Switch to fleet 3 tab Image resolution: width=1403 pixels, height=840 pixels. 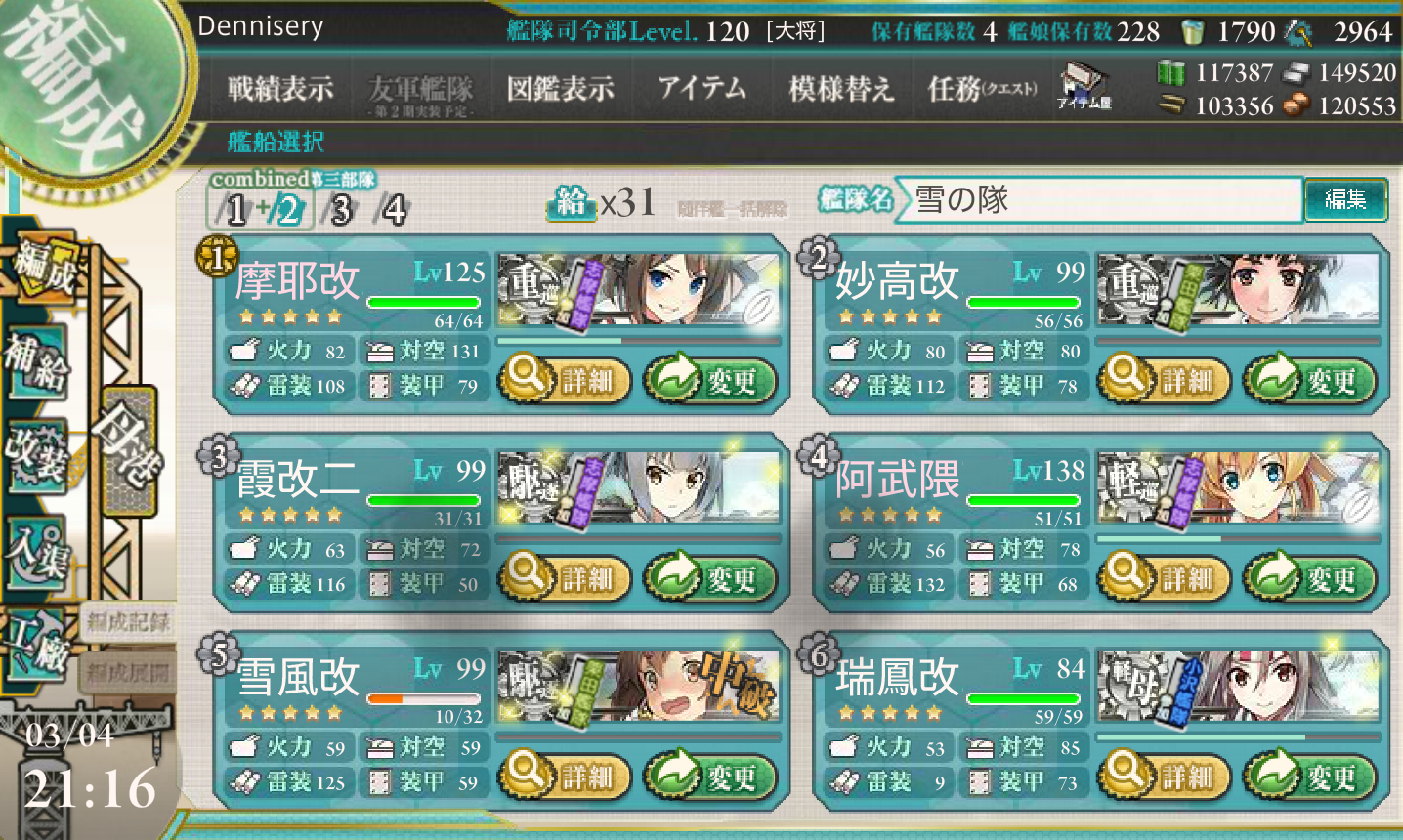pos(340,209)
